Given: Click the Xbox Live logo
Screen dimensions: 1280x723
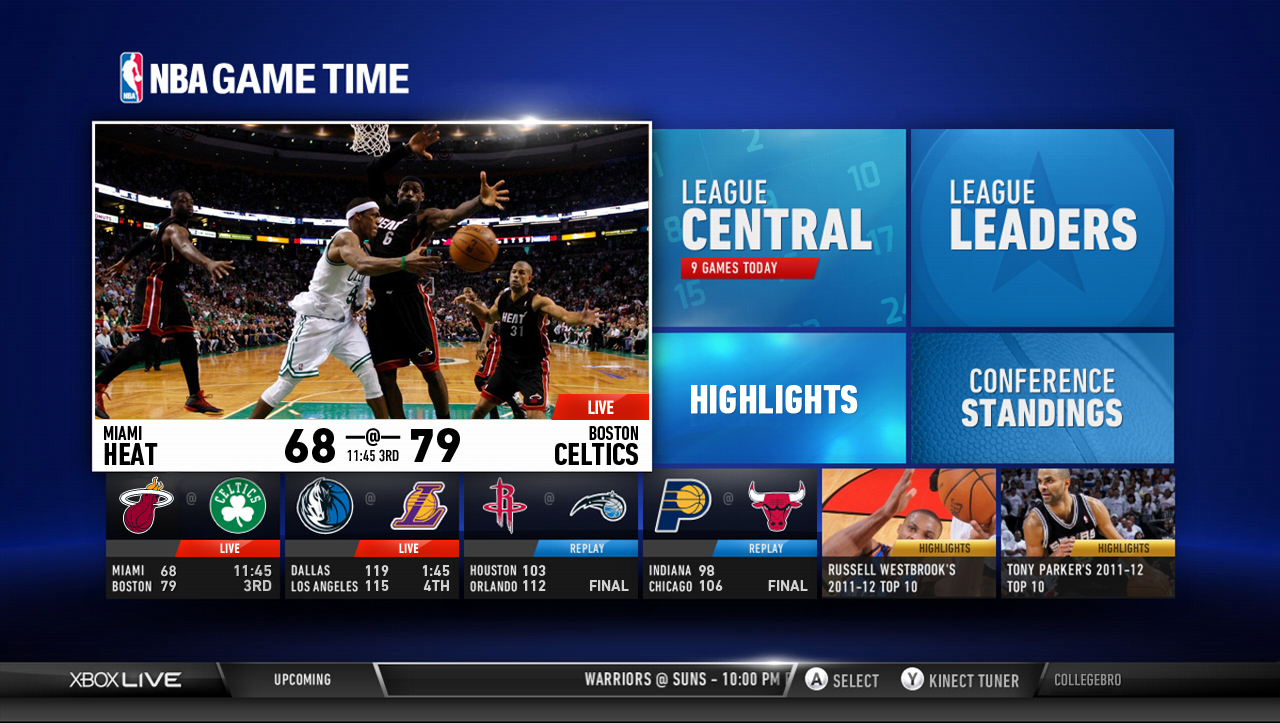Looking at the screenshot, I should click(125, 680).
